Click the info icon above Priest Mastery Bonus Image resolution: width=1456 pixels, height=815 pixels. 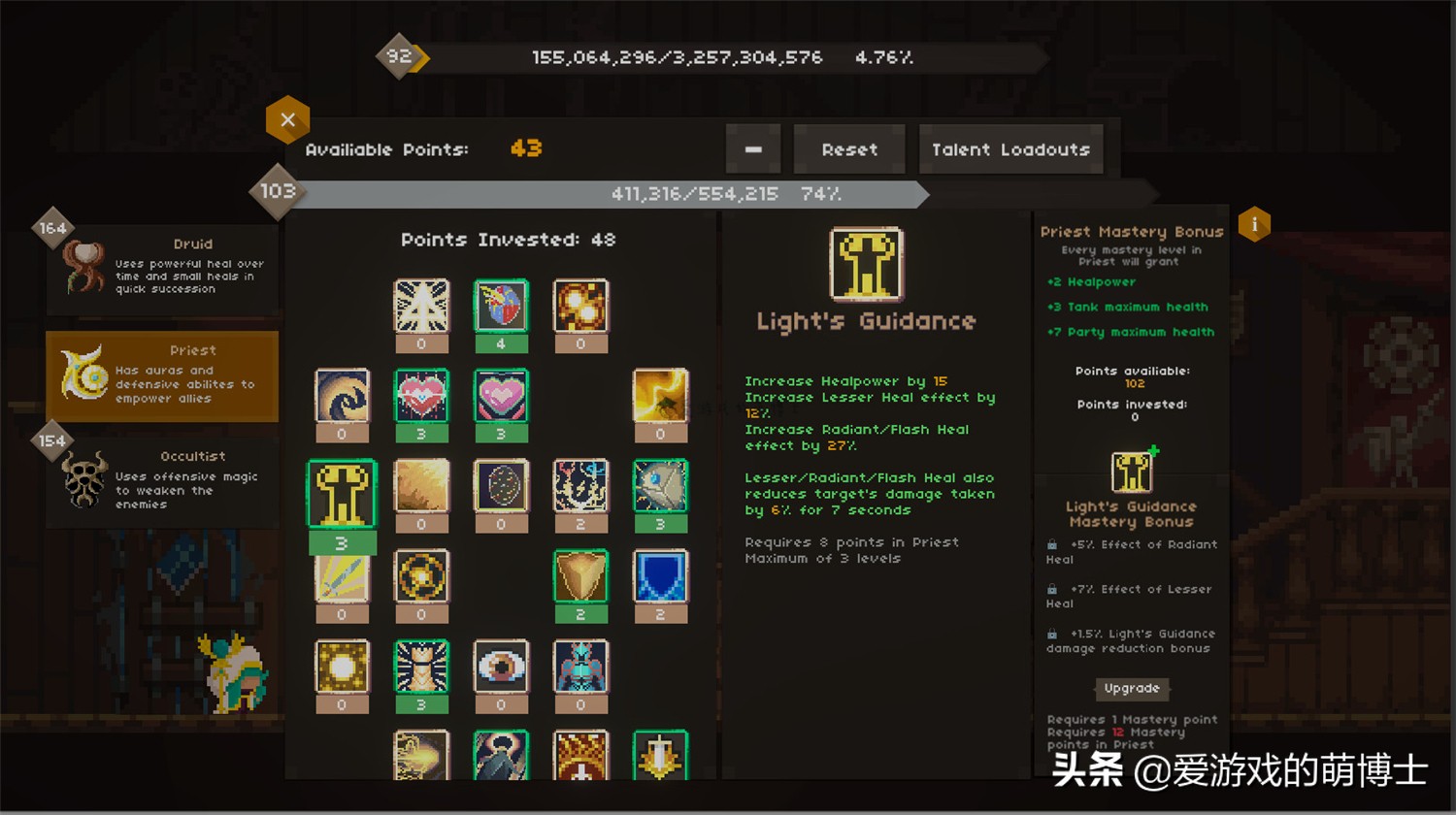click(1254, 224)
